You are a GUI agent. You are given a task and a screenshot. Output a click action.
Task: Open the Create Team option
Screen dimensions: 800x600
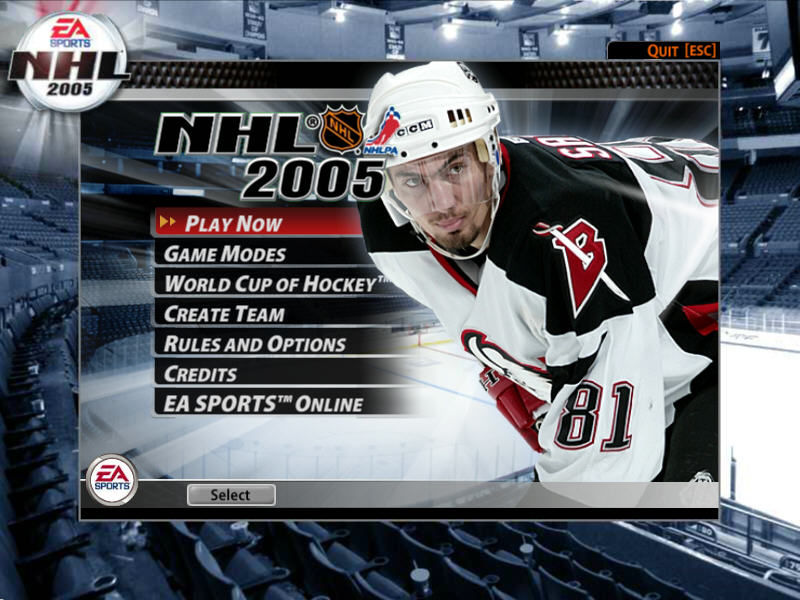coord(224,314)
